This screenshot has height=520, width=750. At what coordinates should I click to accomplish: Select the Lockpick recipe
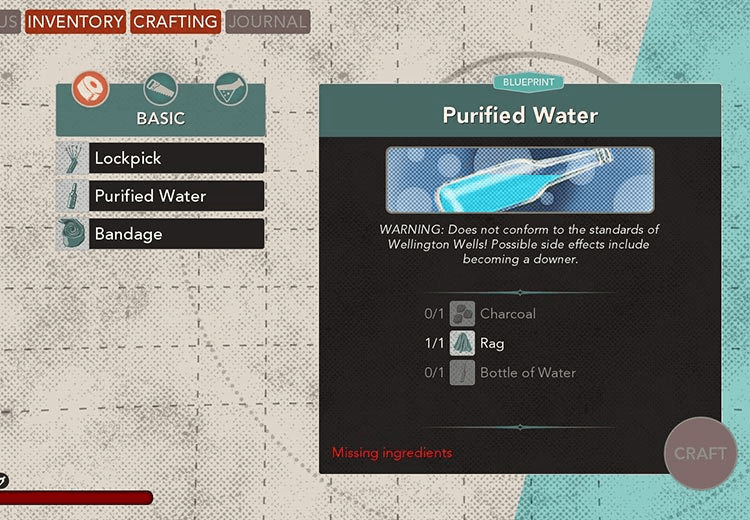coord(161,158)
